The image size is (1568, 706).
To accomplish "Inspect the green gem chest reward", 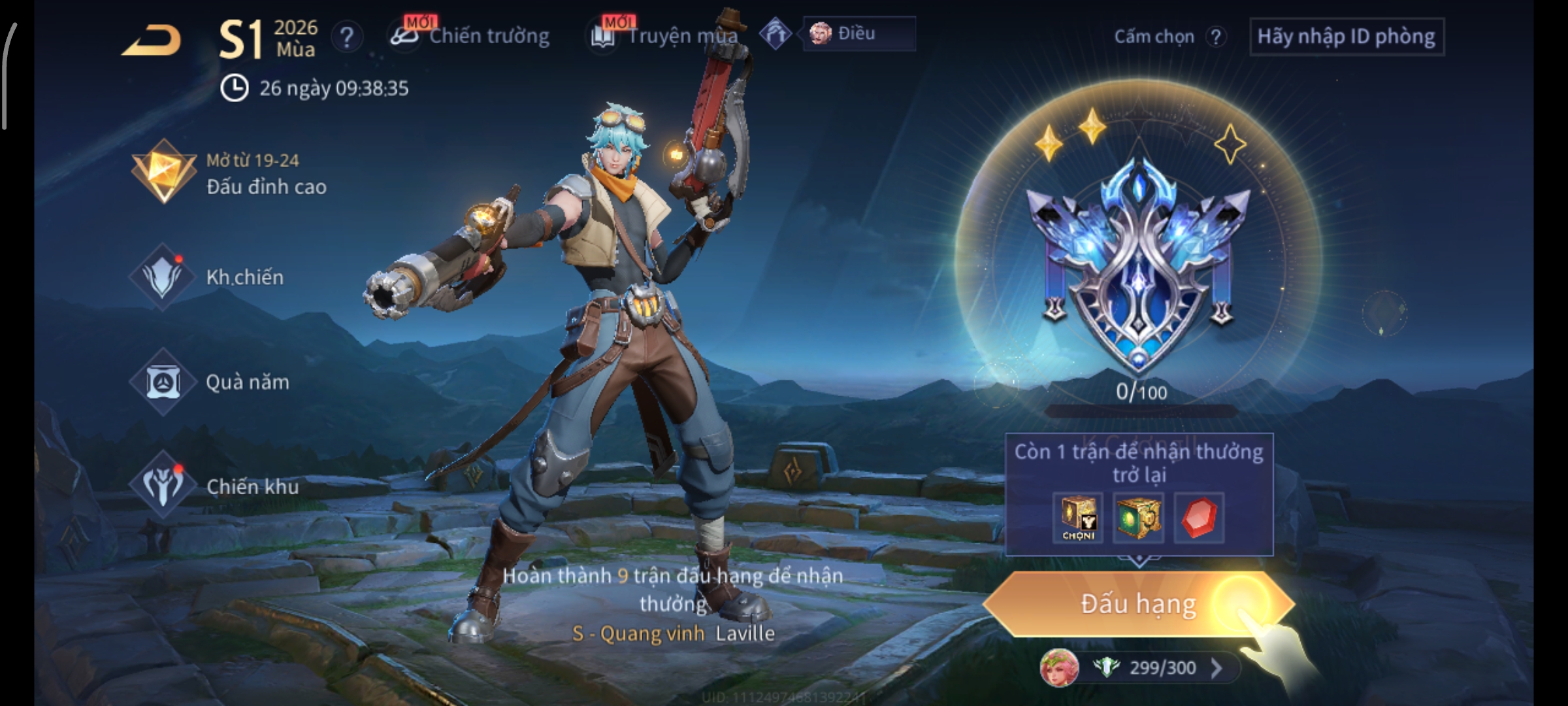I will point(1138,518).
